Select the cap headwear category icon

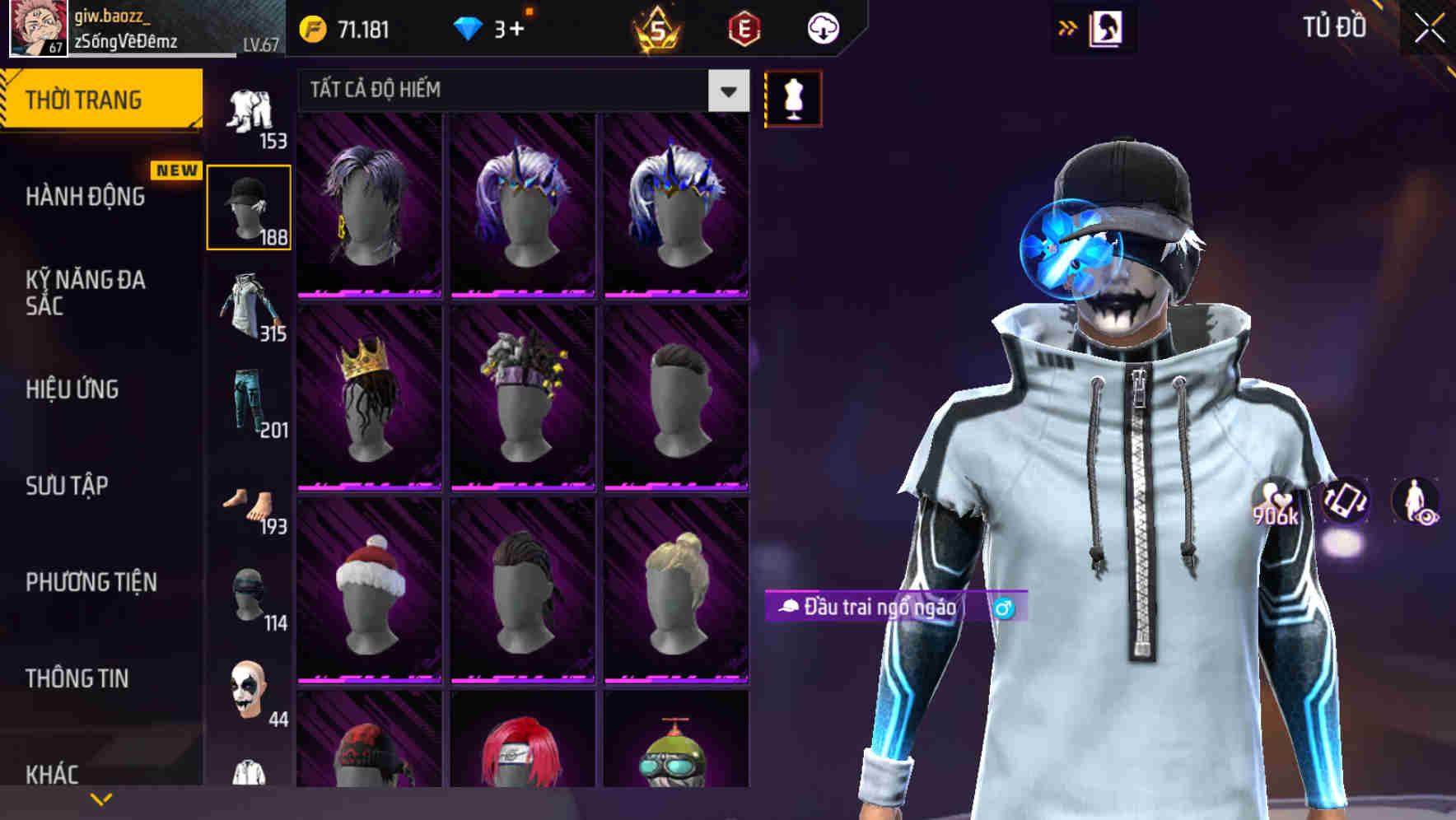[250, 206]
